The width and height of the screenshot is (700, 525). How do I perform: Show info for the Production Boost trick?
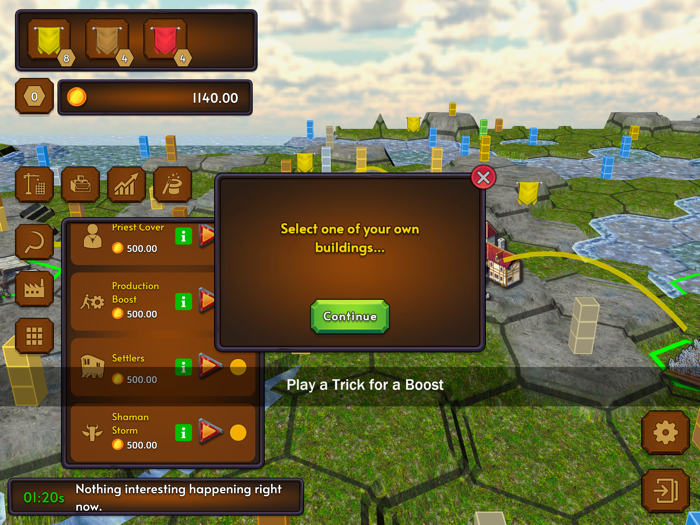184,300
